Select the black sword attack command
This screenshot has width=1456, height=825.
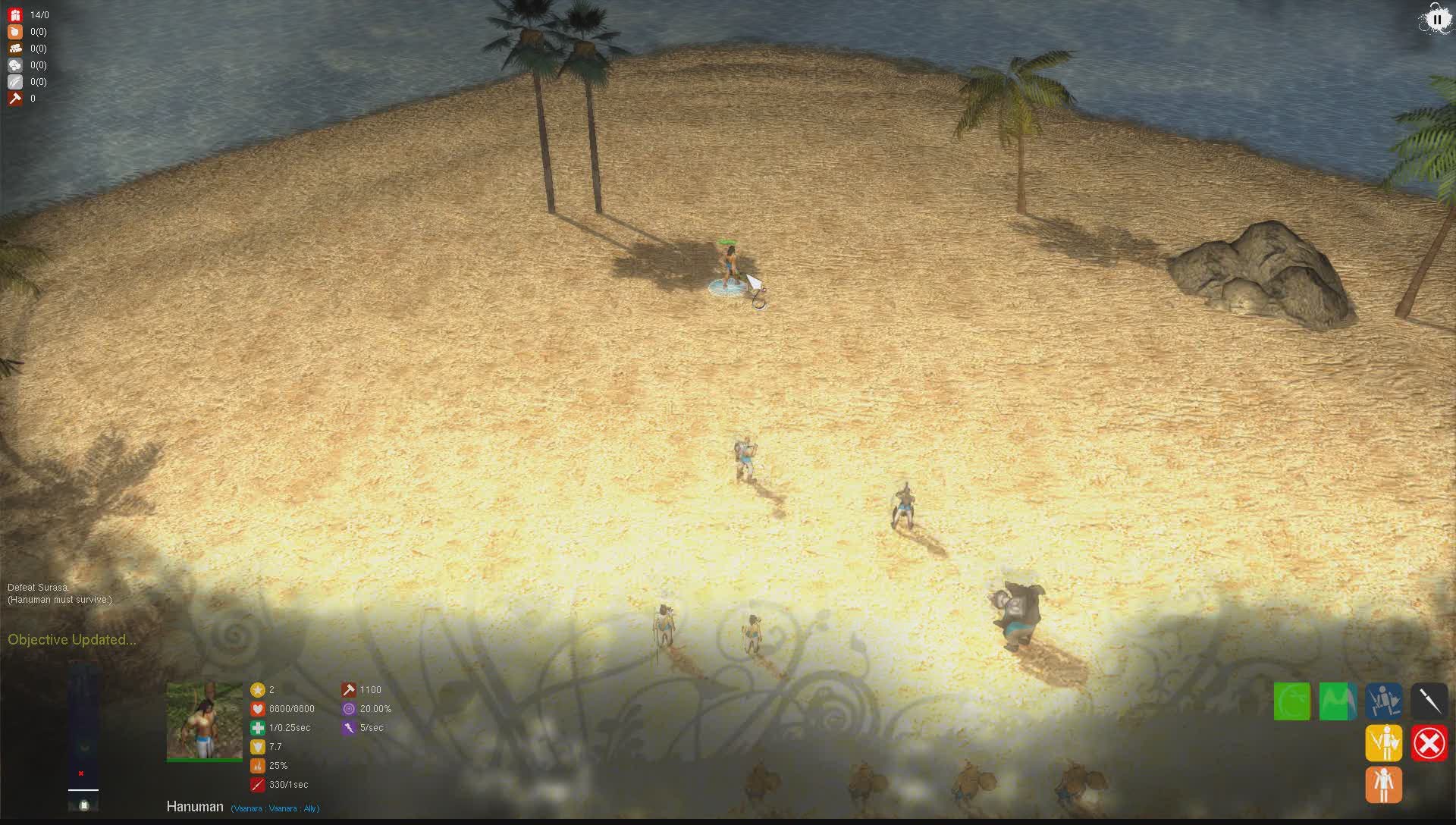(x=1429, y=701)
